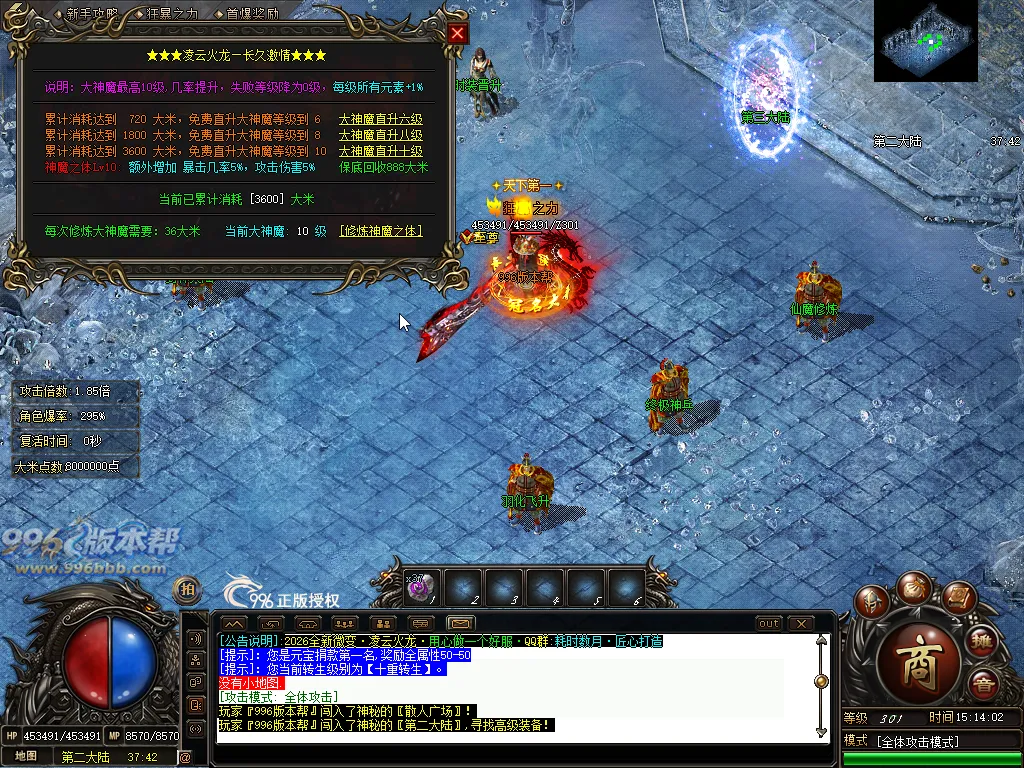Screen dimensions: 1024x768
Task: Open the helmet character equipment icon
Action: coord(874,602)
